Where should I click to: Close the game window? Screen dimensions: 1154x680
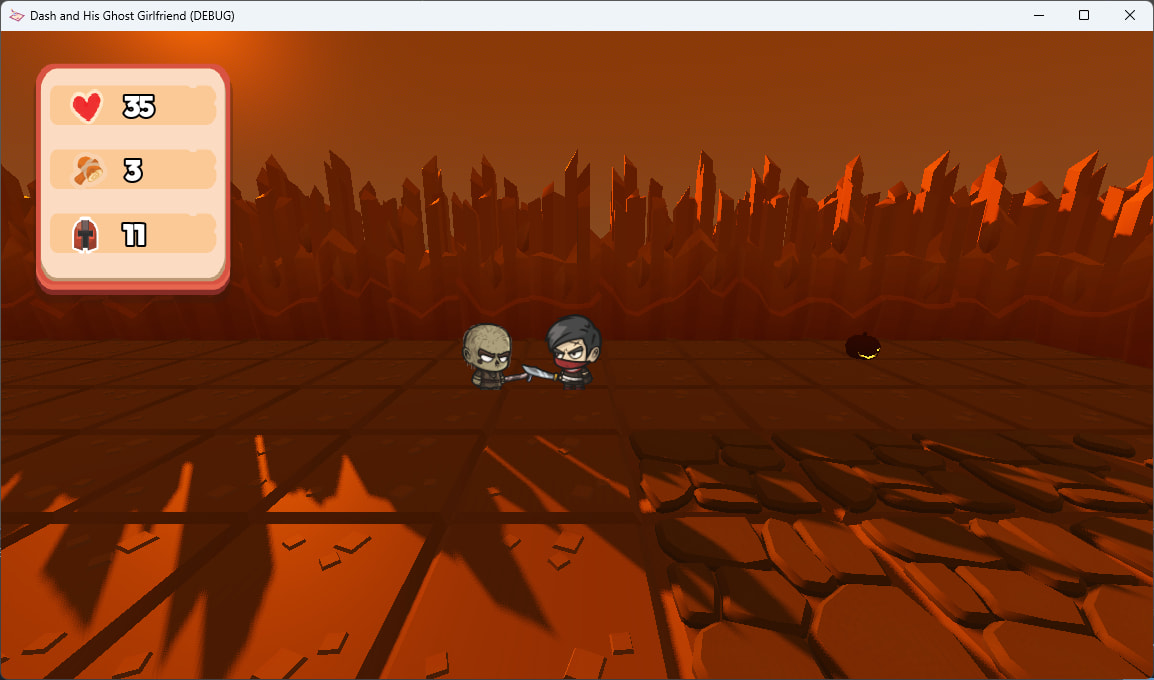[1129, 15]
